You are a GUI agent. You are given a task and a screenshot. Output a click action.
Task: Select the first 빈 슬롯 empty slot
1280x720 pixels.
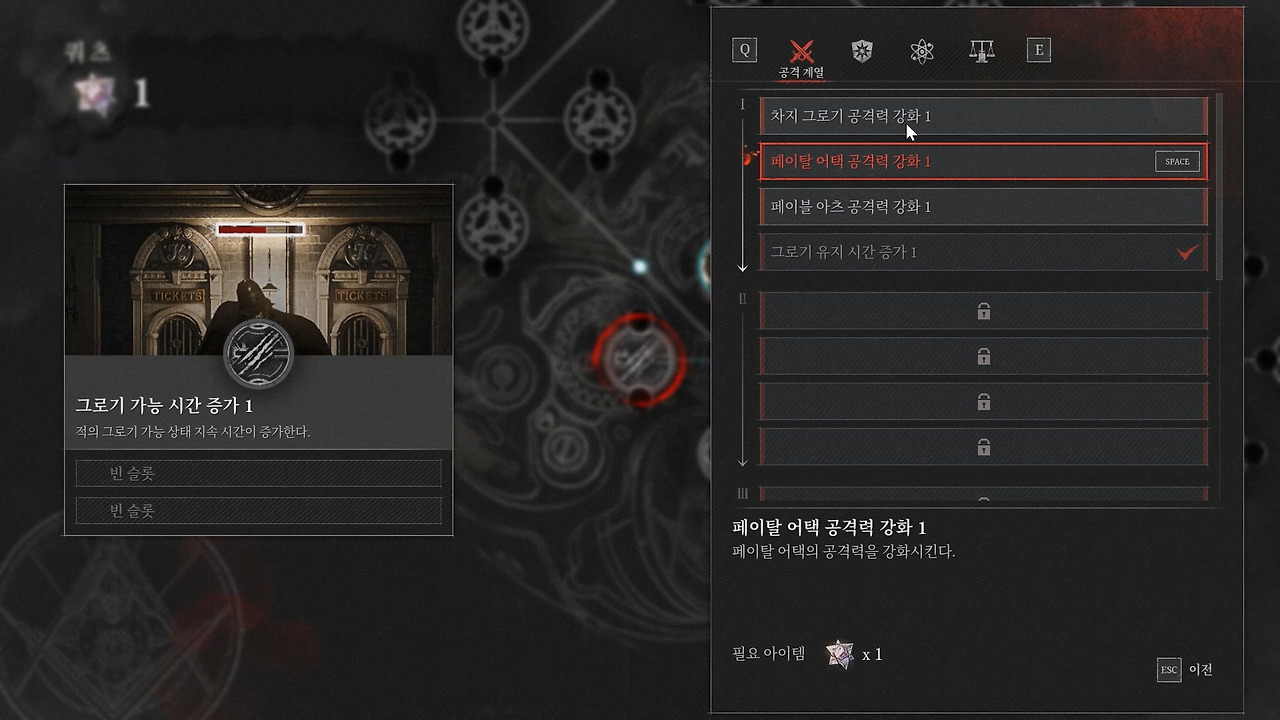(x=258, y=473)
